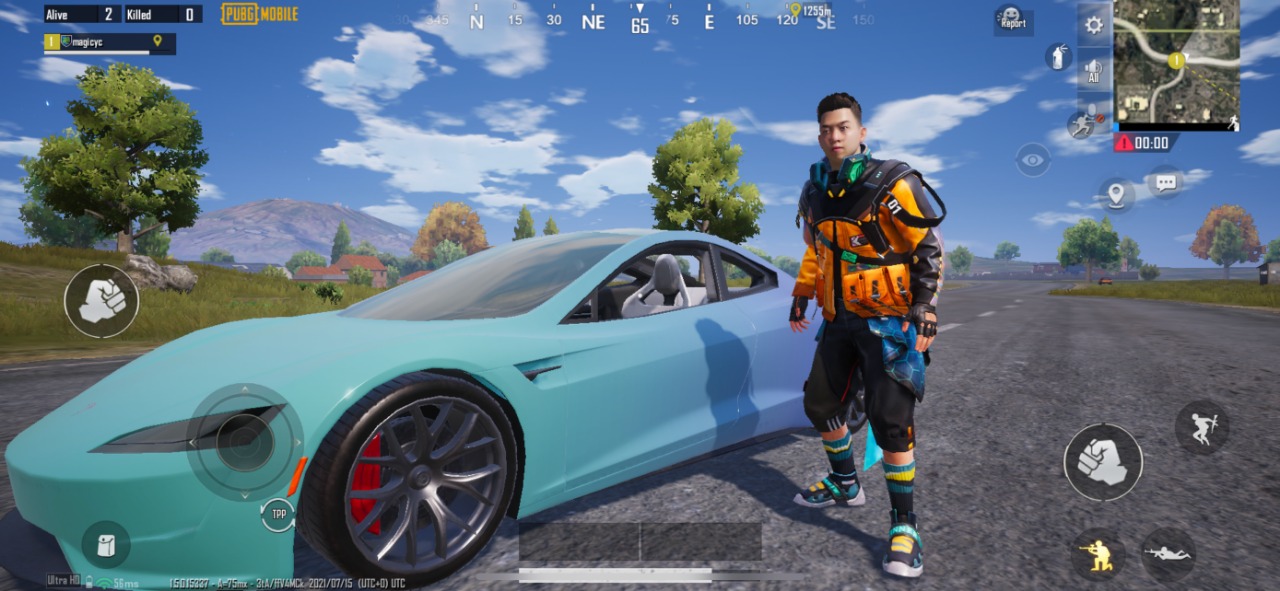Tap the virtual movement joystick center
The image size is (1280, 591).
245,442
